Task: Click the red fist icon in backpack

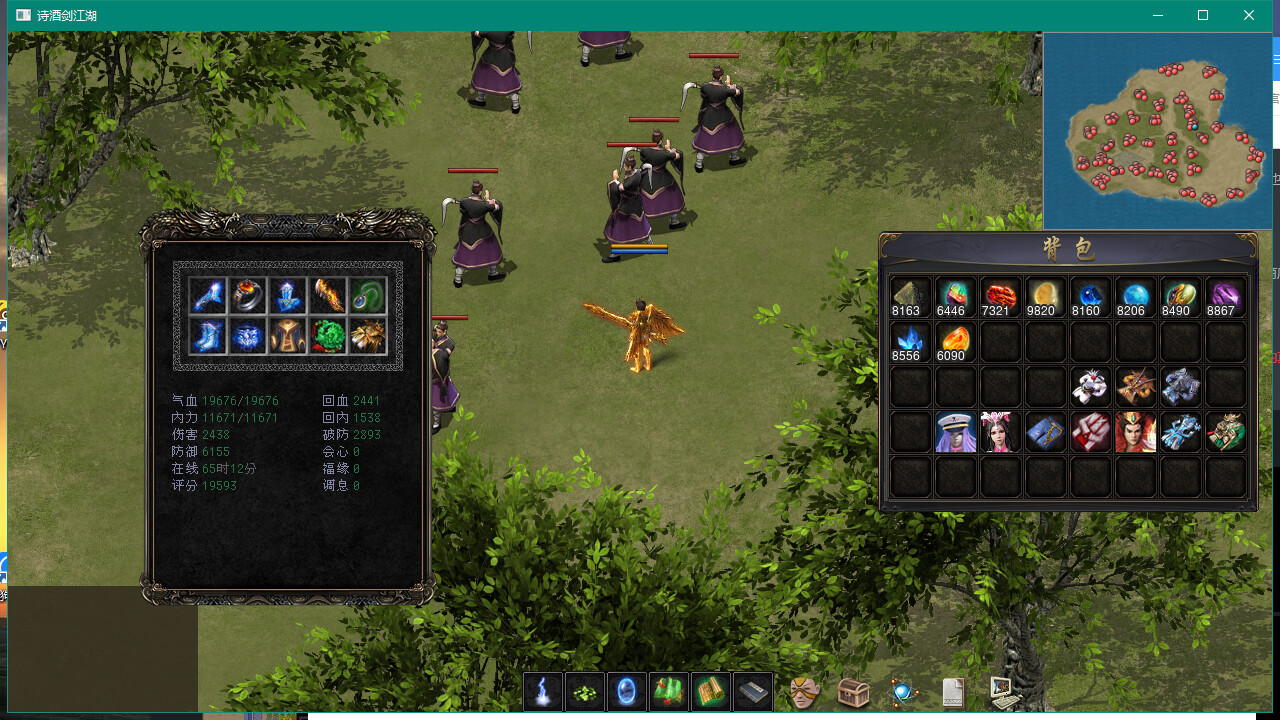Action: 1091,432
